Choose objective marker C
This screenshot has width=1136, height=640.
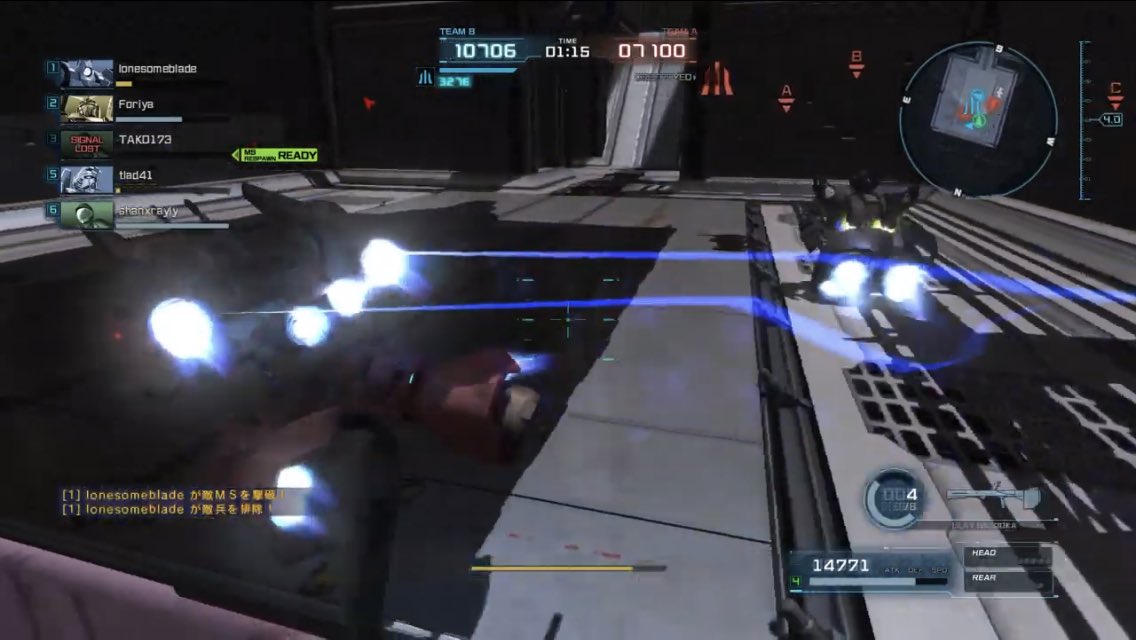point(1115,93)
